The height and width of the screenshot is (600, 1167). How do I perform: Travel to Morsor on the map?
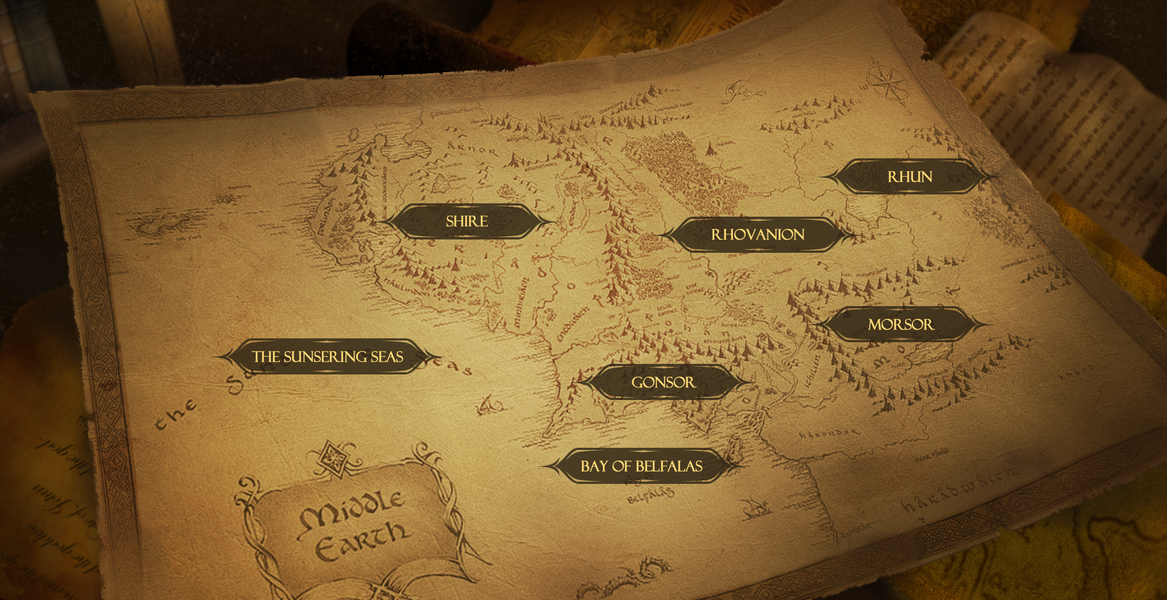click(x=900, y=325)
